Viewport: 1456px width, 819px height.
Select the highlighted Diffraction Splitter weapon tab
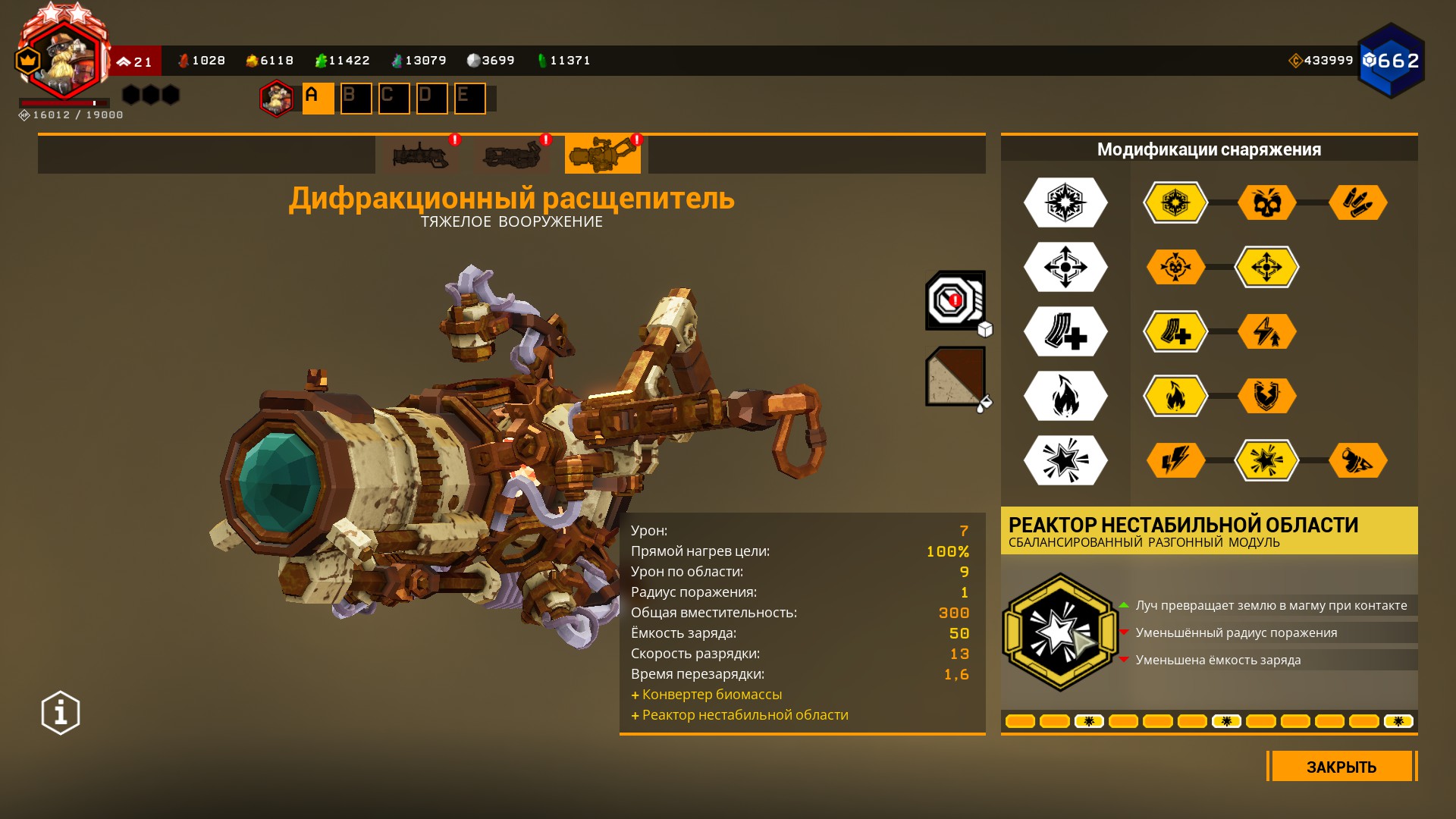pos(602,155)
